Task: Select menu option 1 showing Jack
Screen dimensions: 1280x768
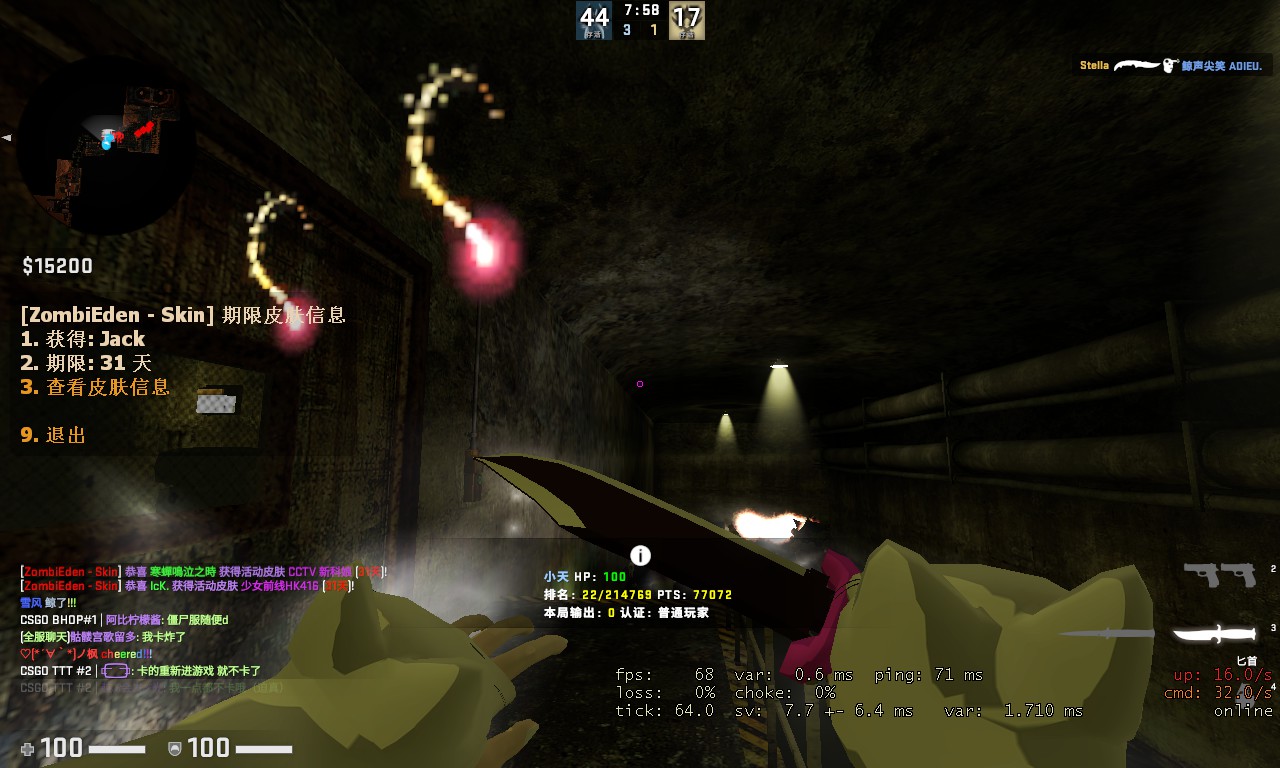Action: point(83,339)
